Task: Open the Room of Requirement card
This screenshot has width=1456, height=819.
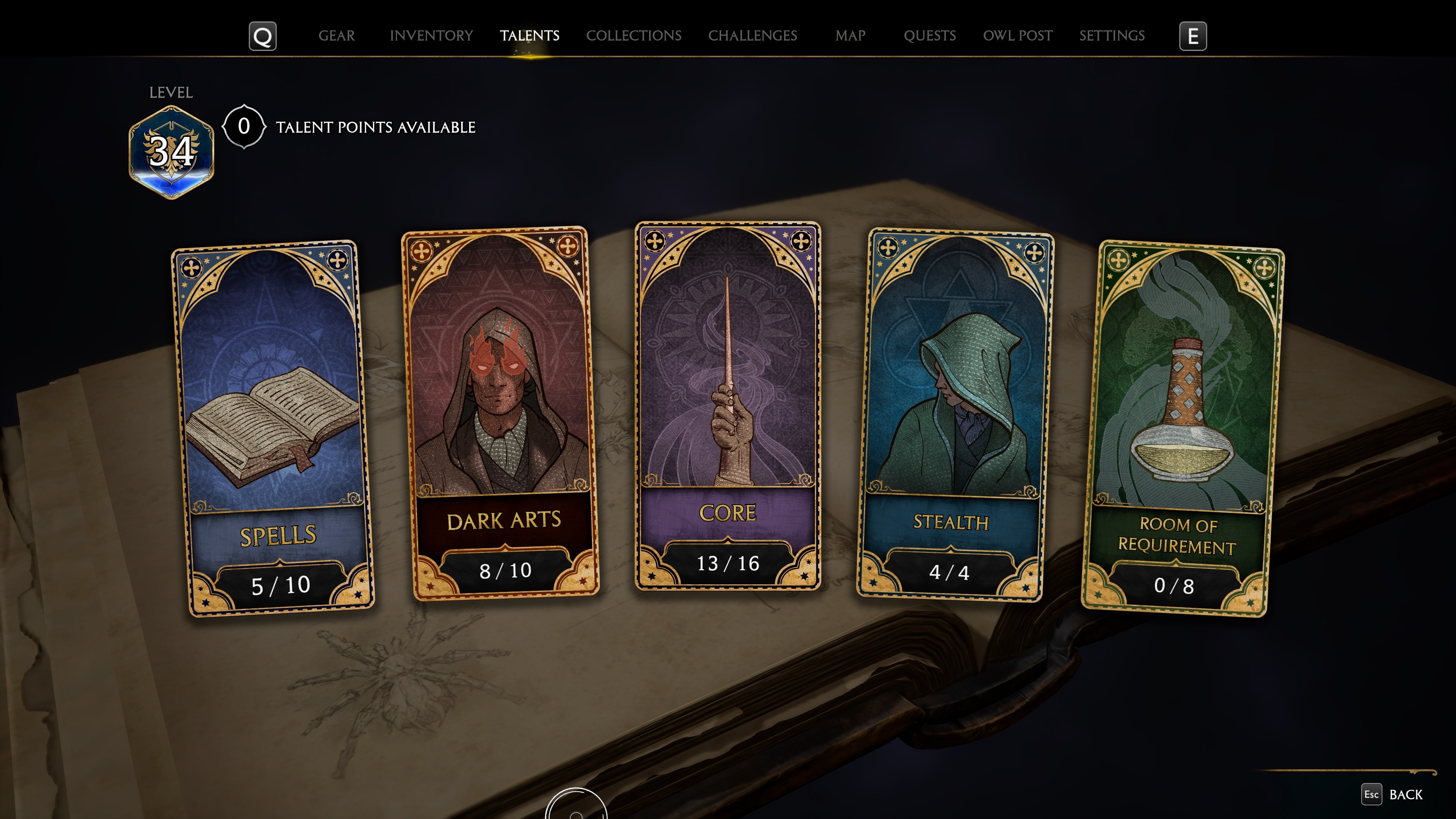Action: pyautogui.click(x=1183, y=430)
